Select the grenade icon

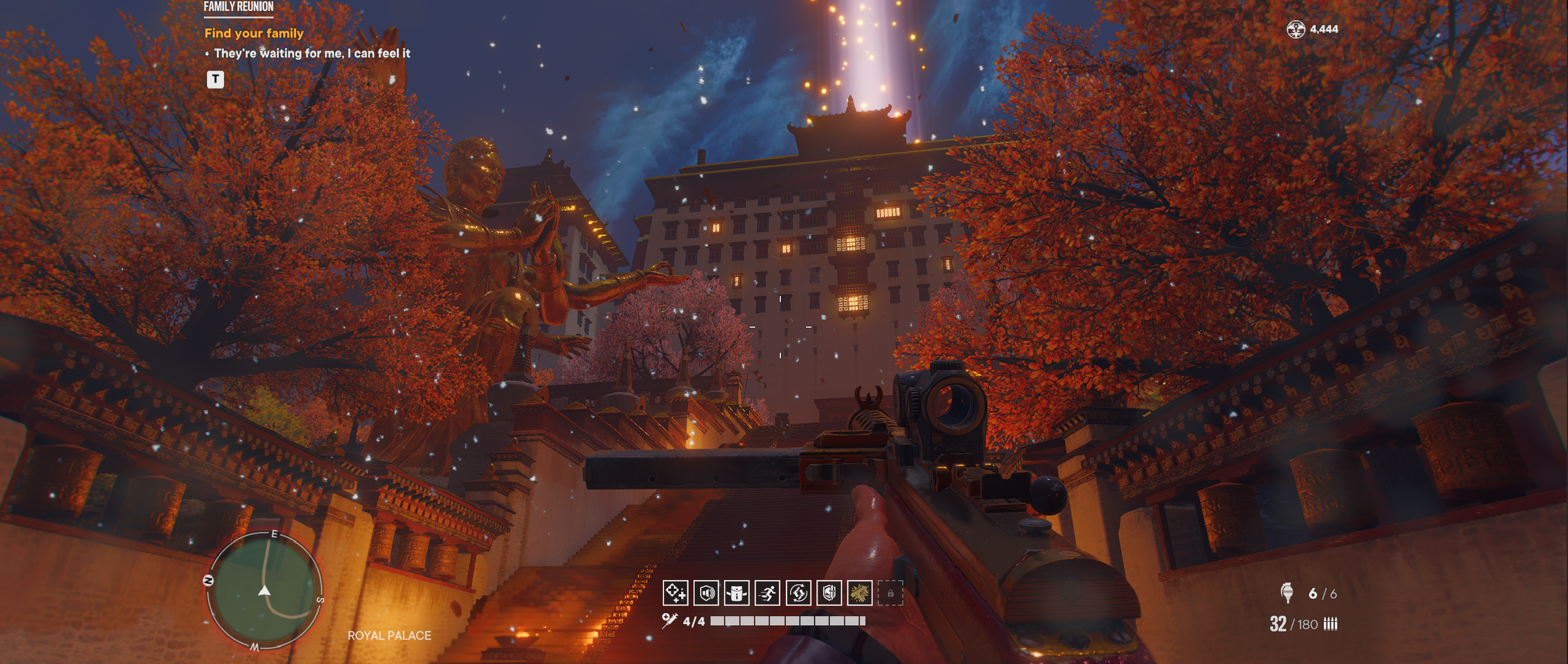[1287, 592]
